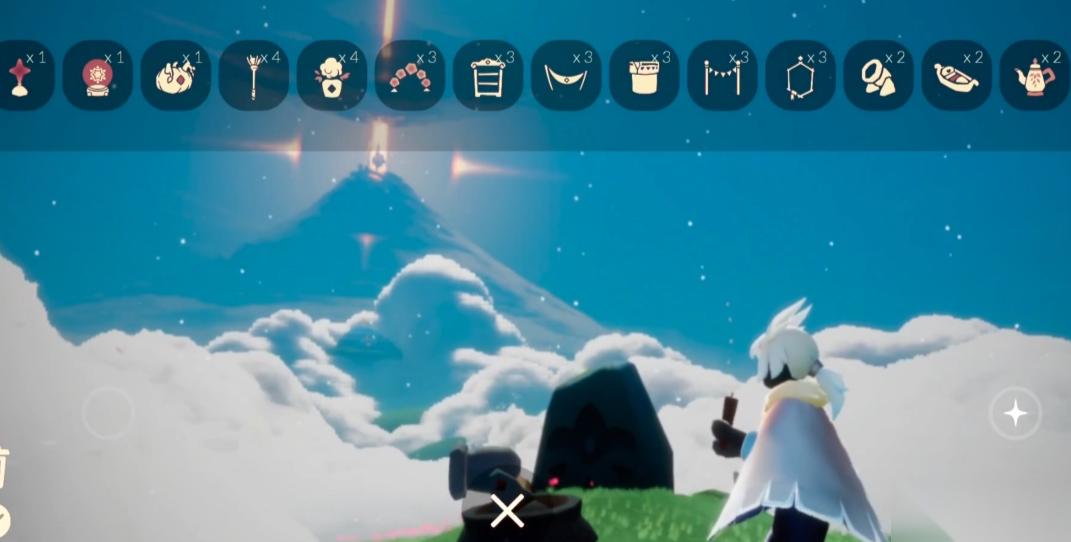Choose the bucket prop with hearts
Image resolution: width=1071 pixels, height=542 pixels.
[643, 75]
